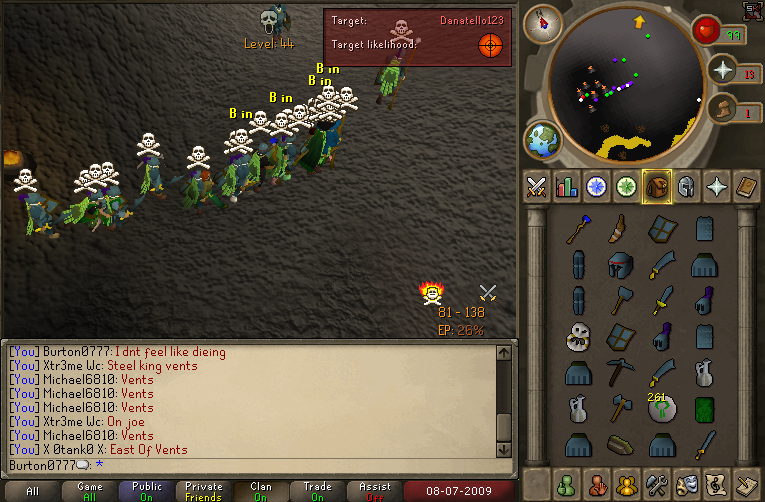Select the pickaxe in the inventory

click(x=620, y=372)
